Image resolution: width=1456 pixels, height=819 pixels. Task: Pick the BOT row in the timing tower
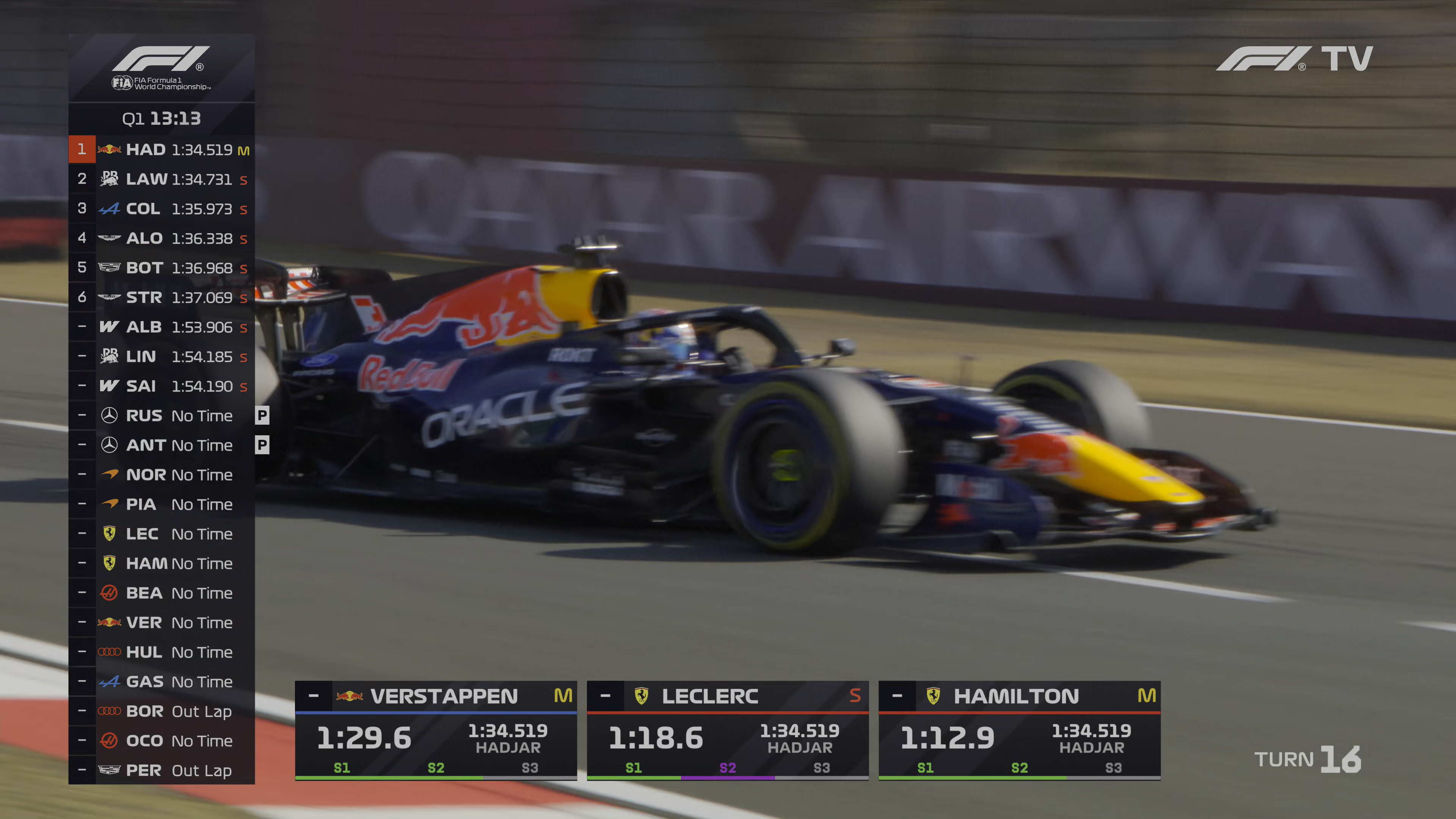162,268
